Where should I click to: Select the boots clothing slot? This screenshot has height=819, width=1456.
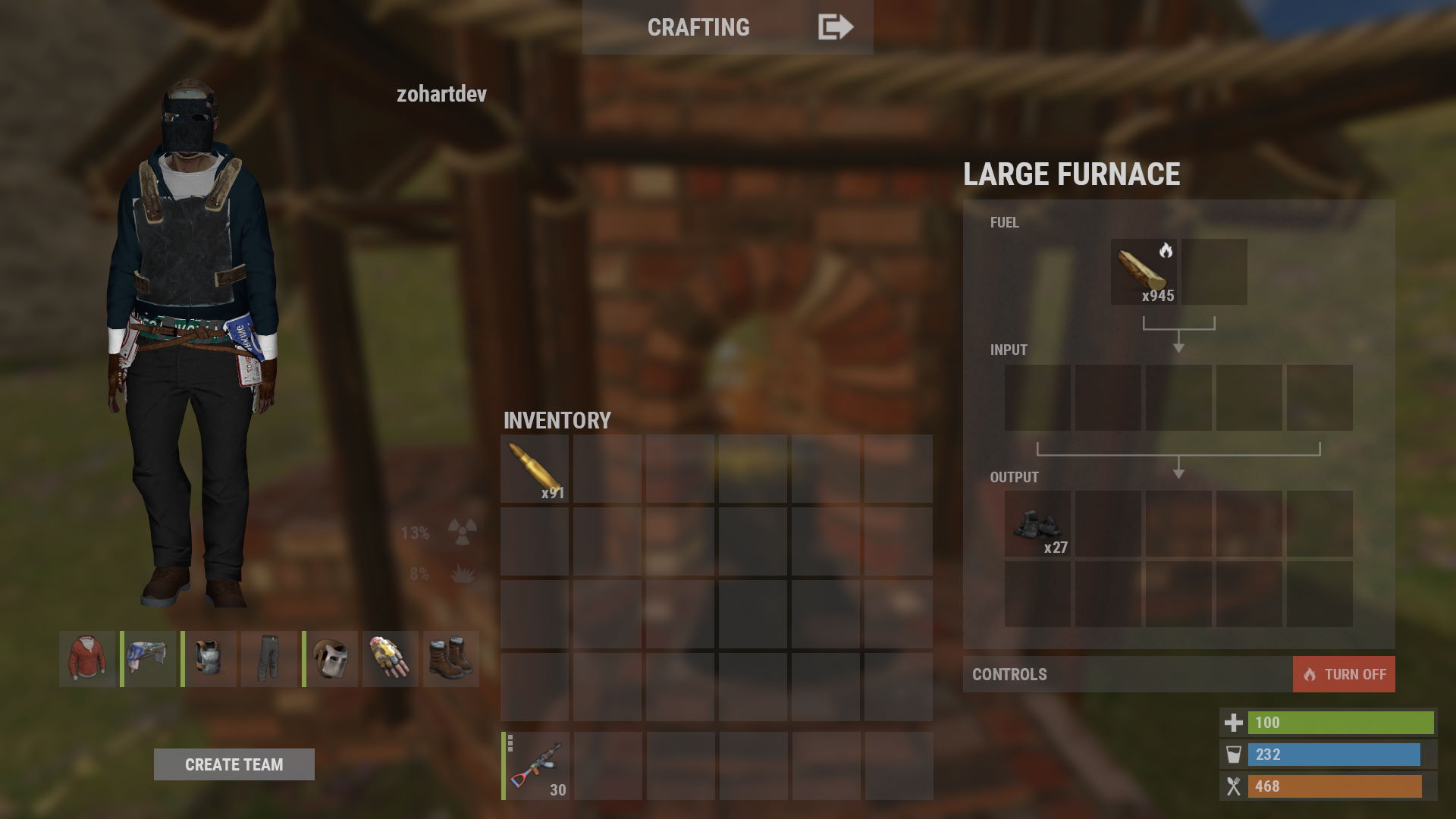[451, 659]
